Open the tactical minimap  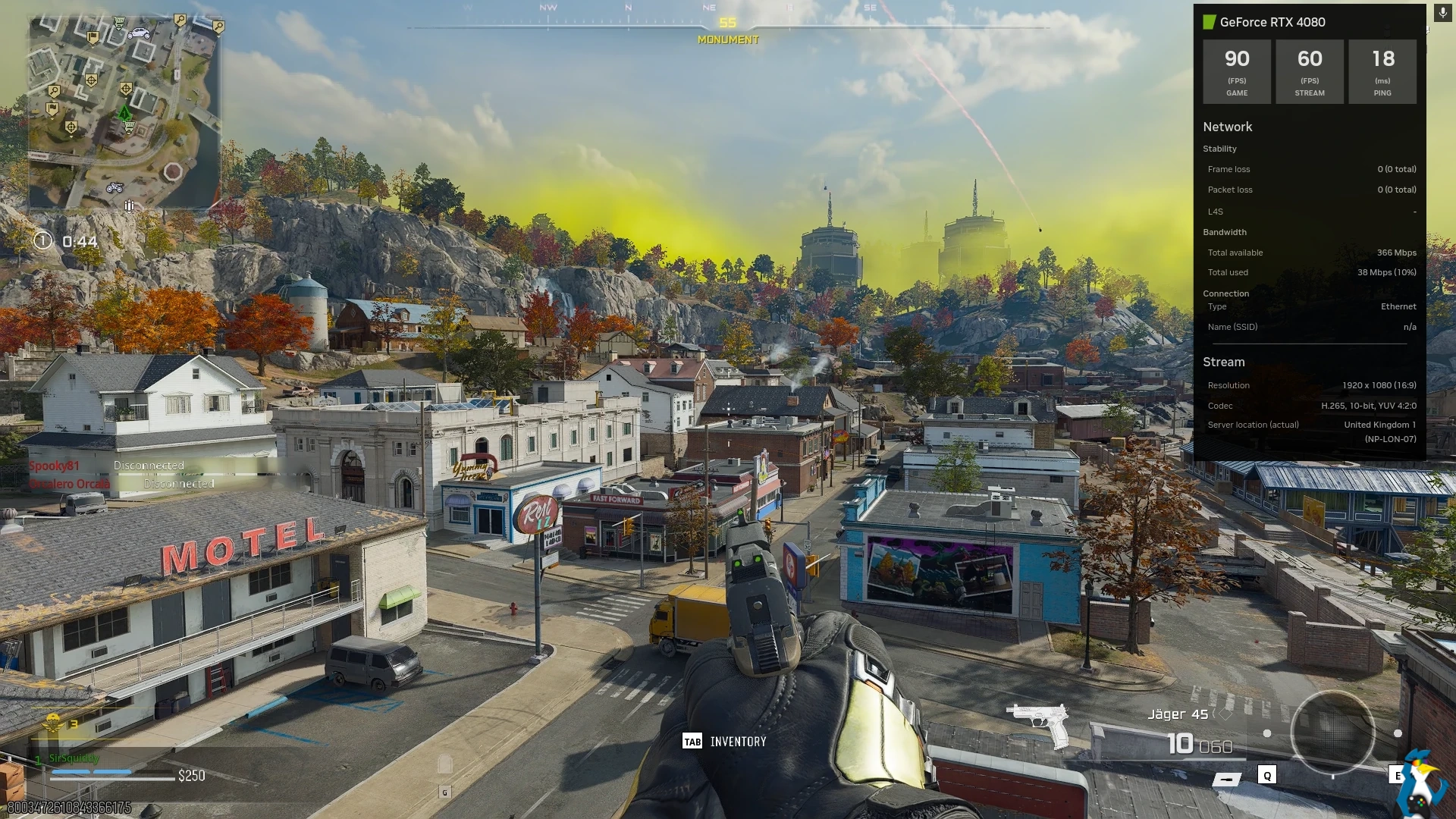[125, 111]
